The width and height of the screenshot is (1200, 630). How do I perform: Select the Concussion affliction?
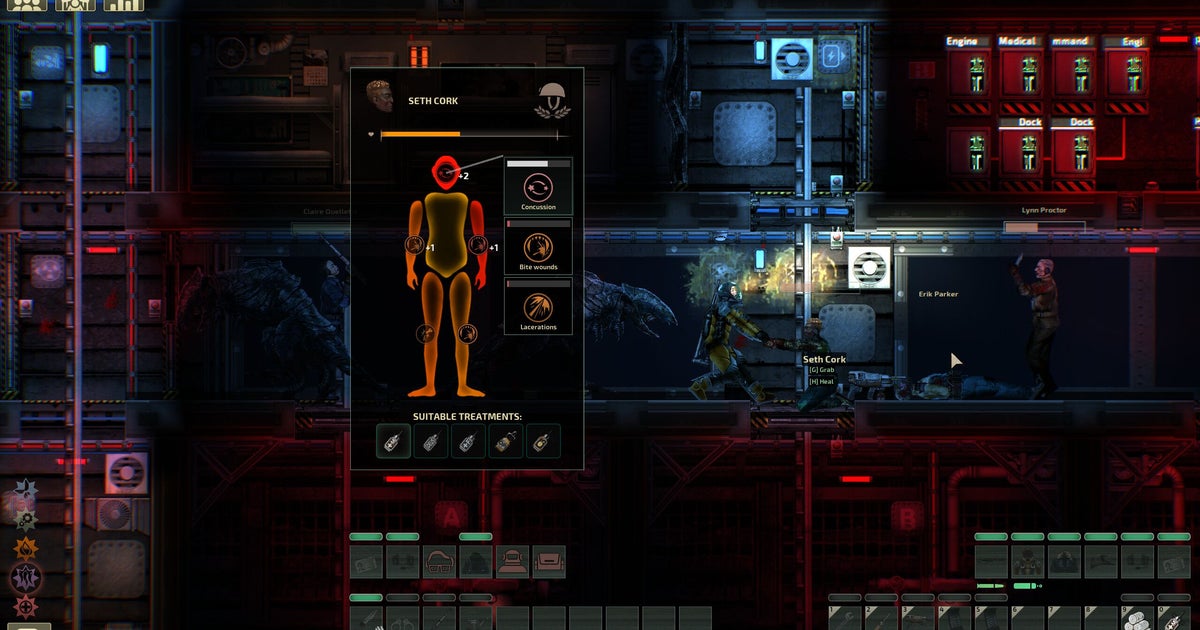click(x=538, y=187)
